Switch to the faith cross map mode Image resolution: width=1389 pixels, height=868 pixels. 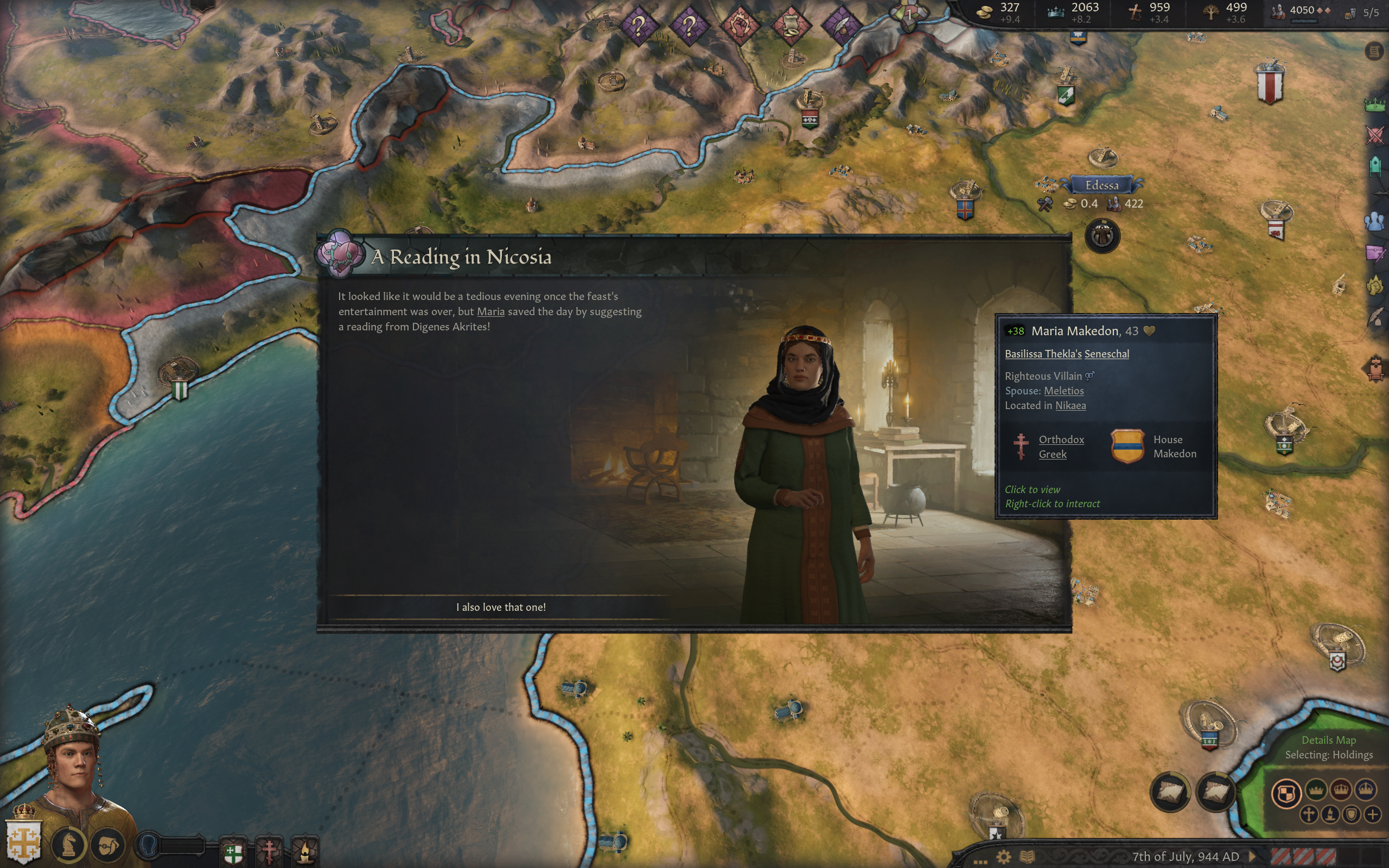pyautogui.click(x=1309, y=815)
